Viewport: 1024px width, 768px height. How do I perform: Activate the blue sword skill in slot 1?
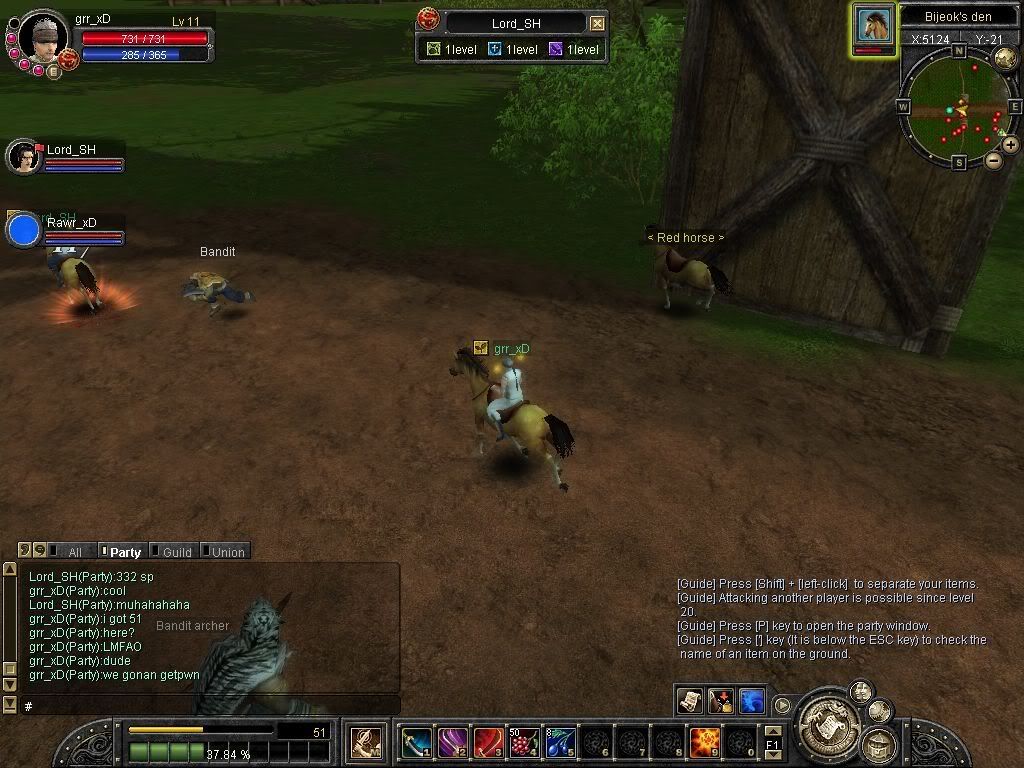416,742
